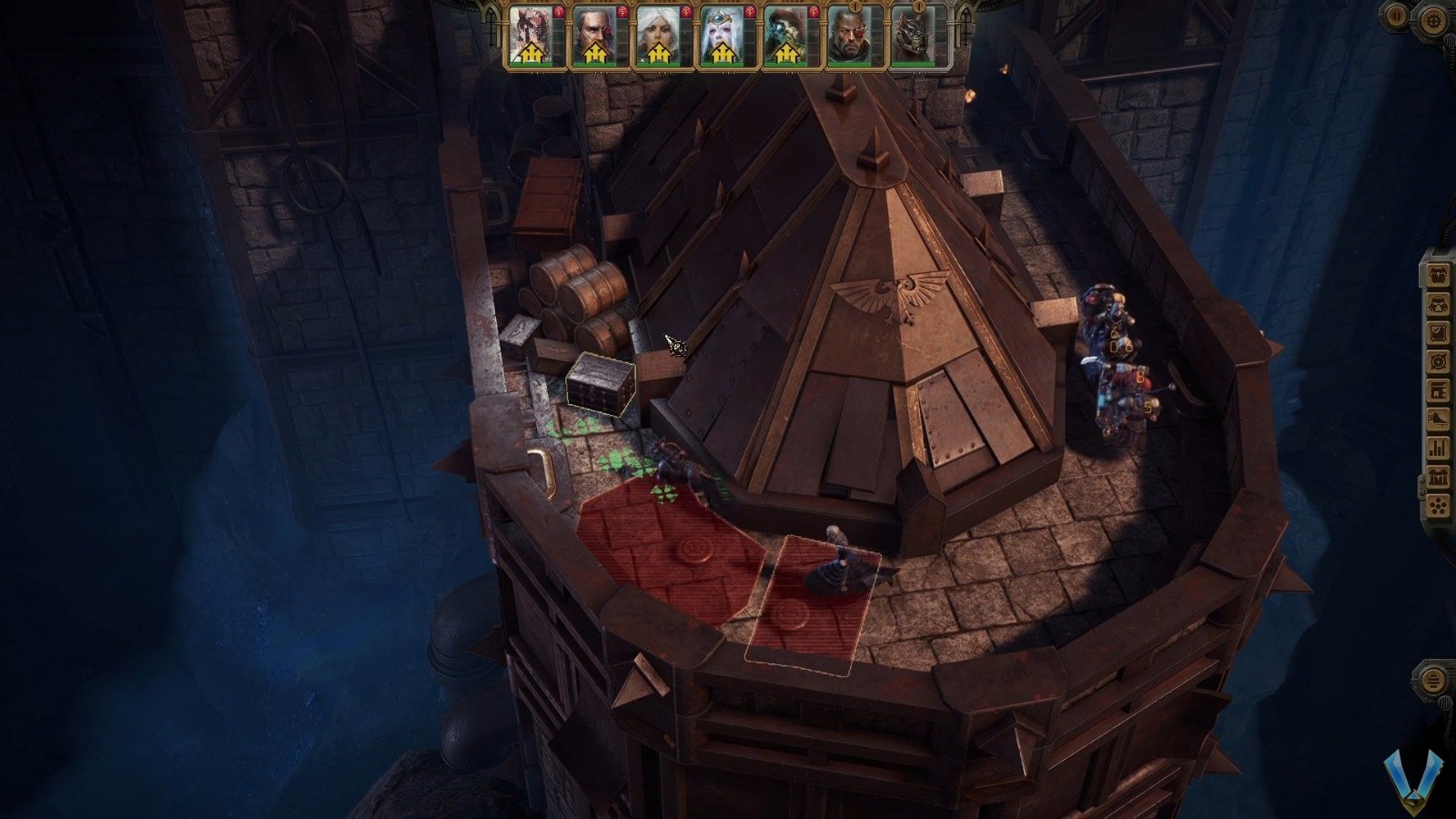Click the green health bar under Abelard's portrait
This screenshot has height=819, width=1456.
593,64
